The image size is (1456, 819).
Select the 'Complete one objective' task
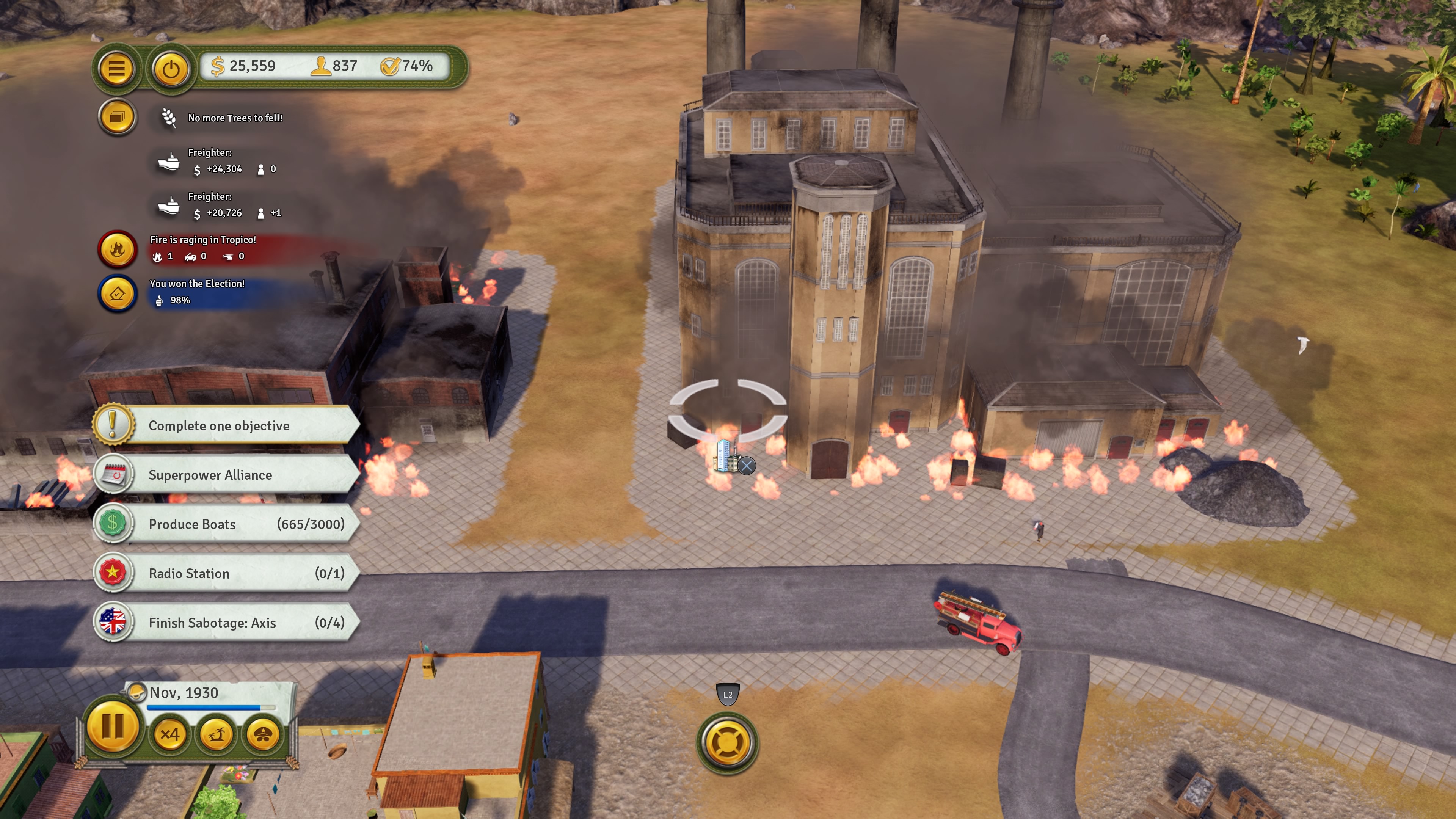click(226, 425)
